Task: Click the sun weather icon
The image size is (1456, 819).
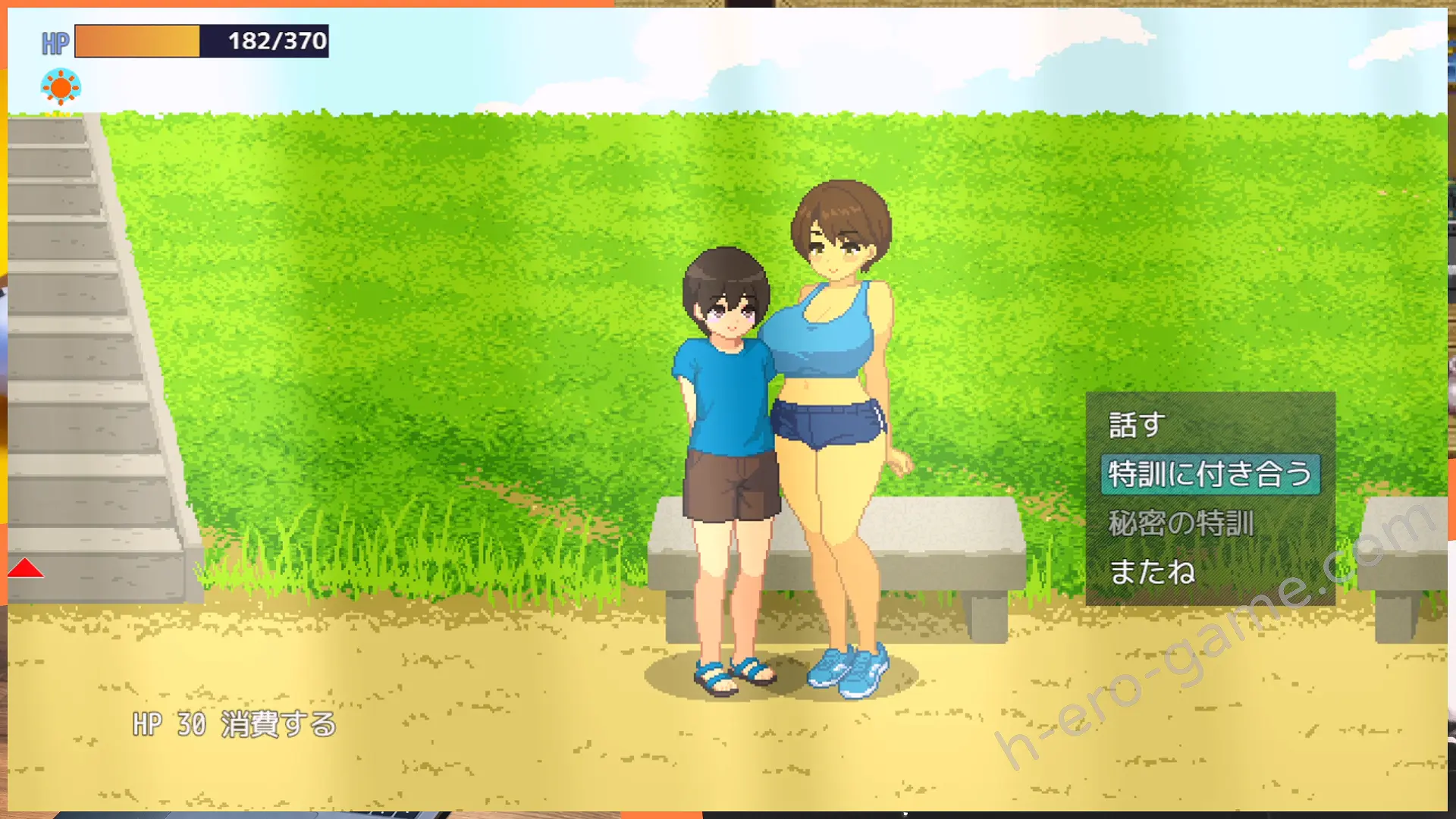Action: point(61,88)
